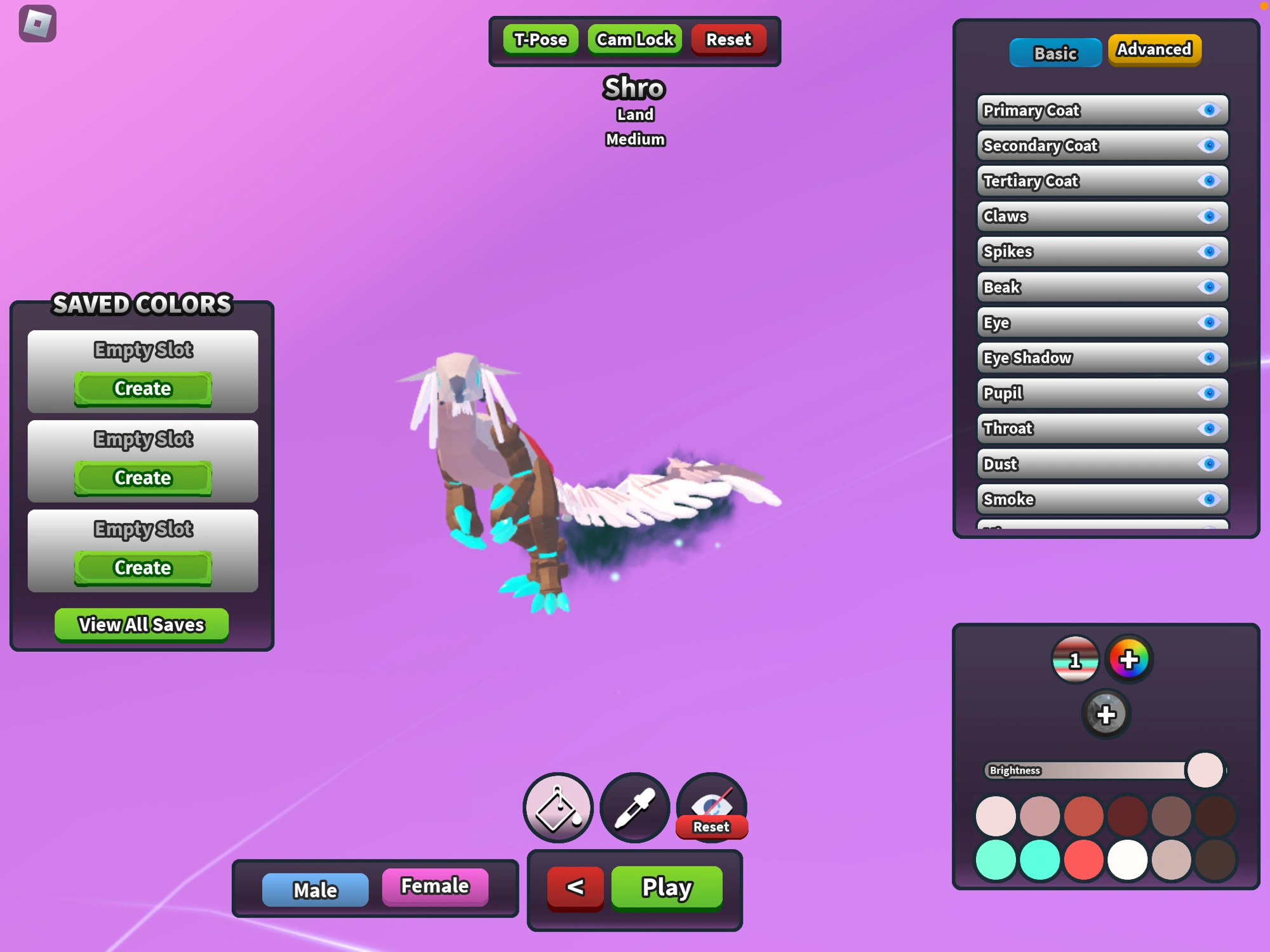
Task: Click Play to enter the game
Action: [665, 888]
